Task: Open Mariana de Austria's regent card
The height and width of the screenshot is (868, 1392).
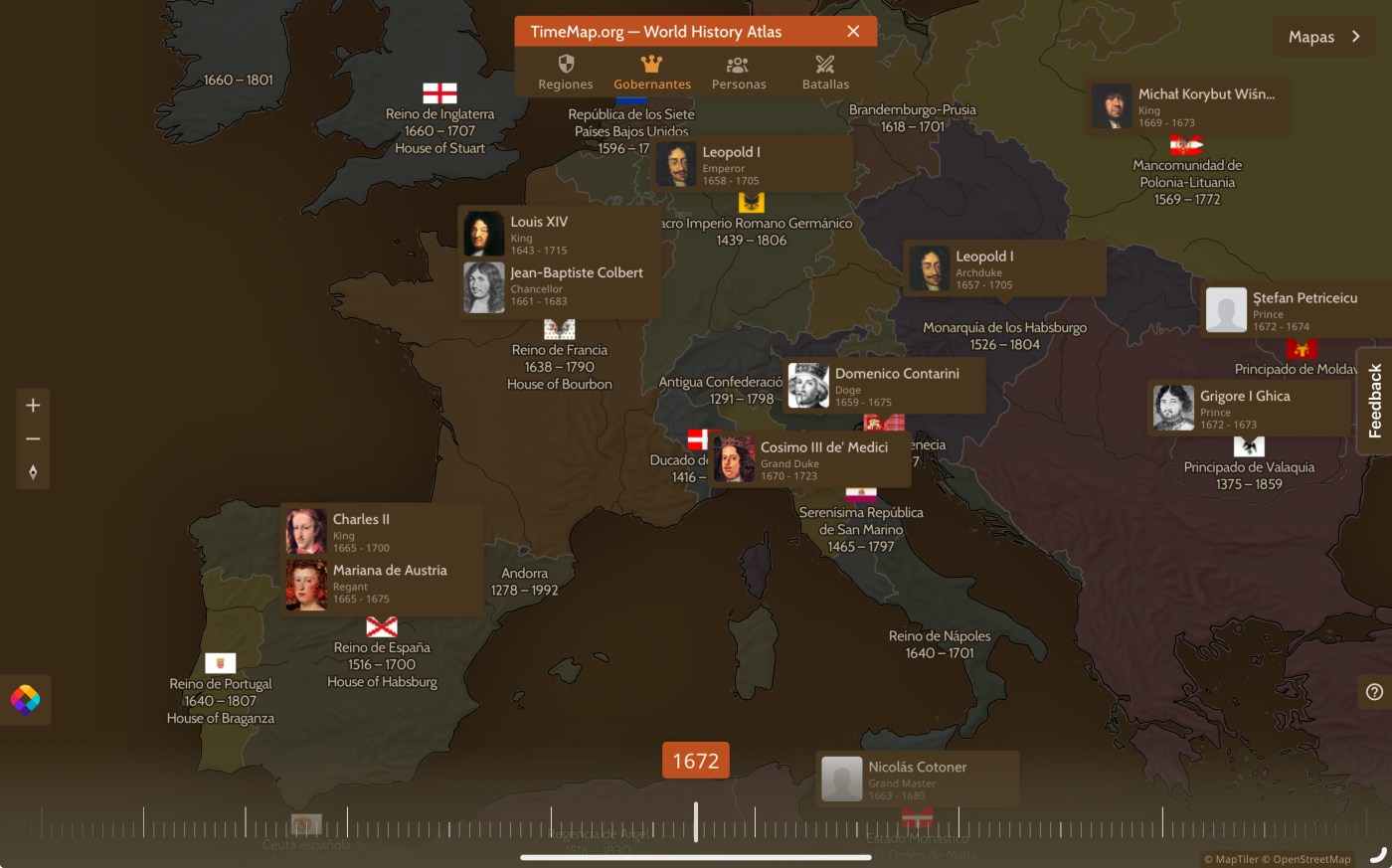Action: (382, 584)
